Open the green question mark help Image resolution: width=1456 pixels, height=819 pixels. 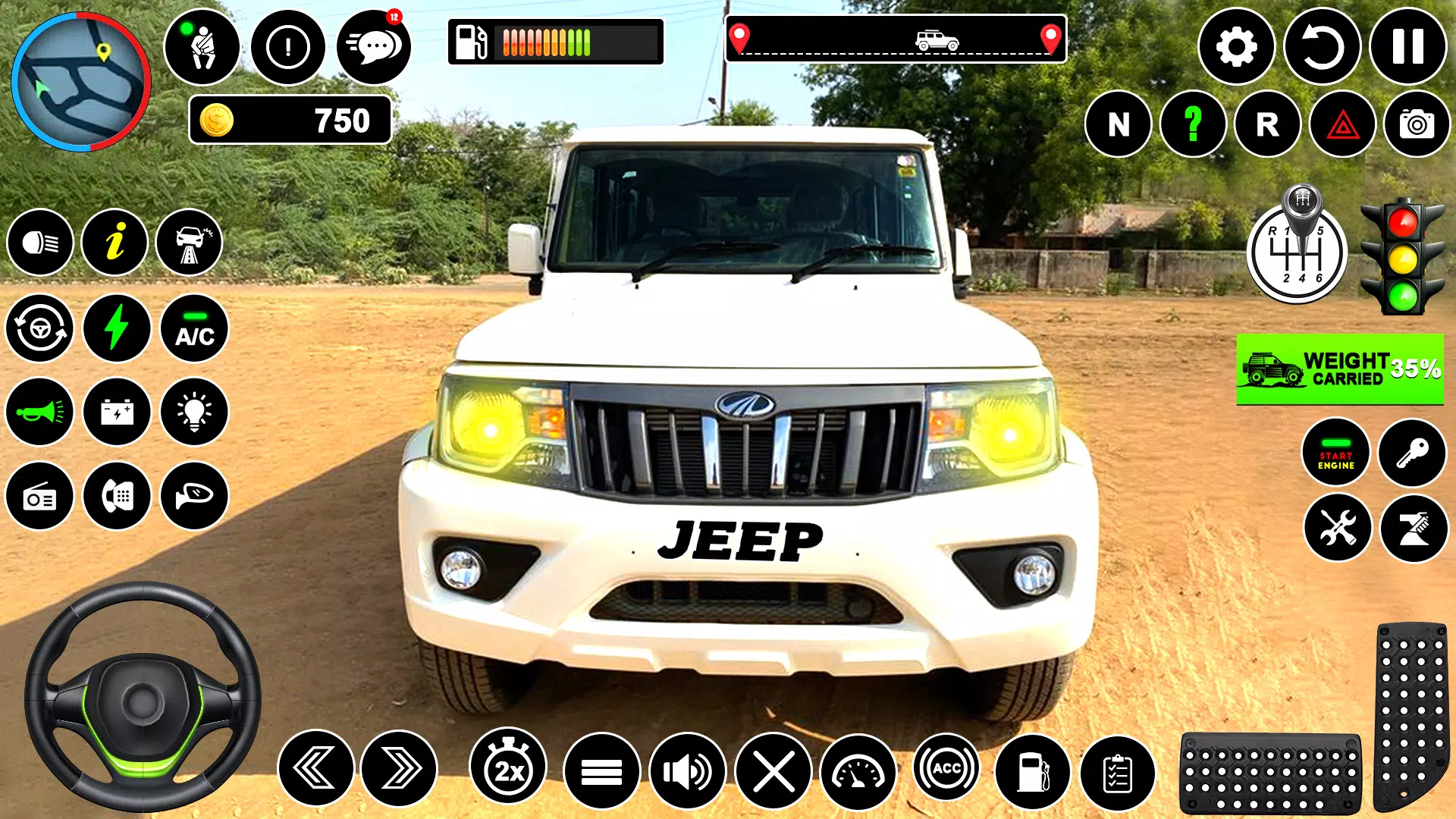(1193, 124)
